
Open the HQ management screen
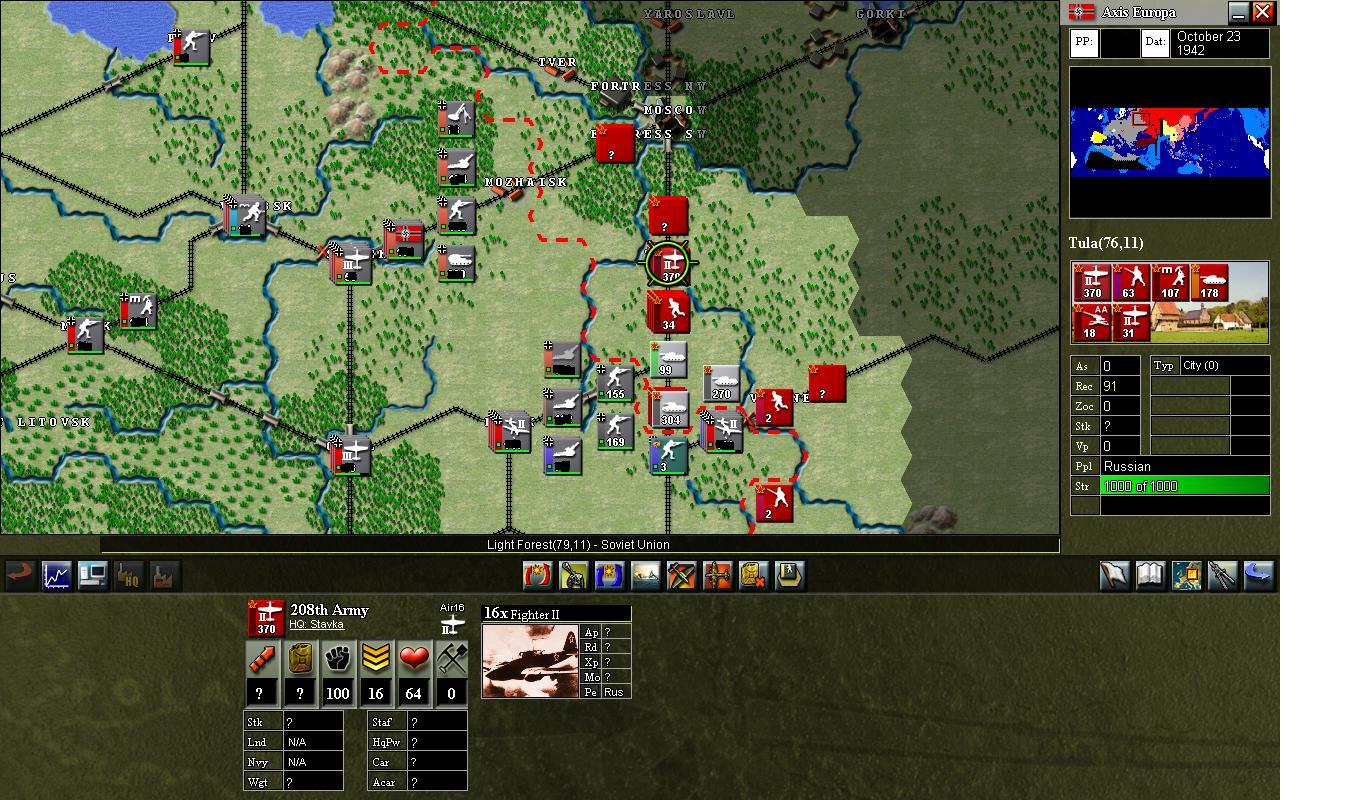(129, 575)
